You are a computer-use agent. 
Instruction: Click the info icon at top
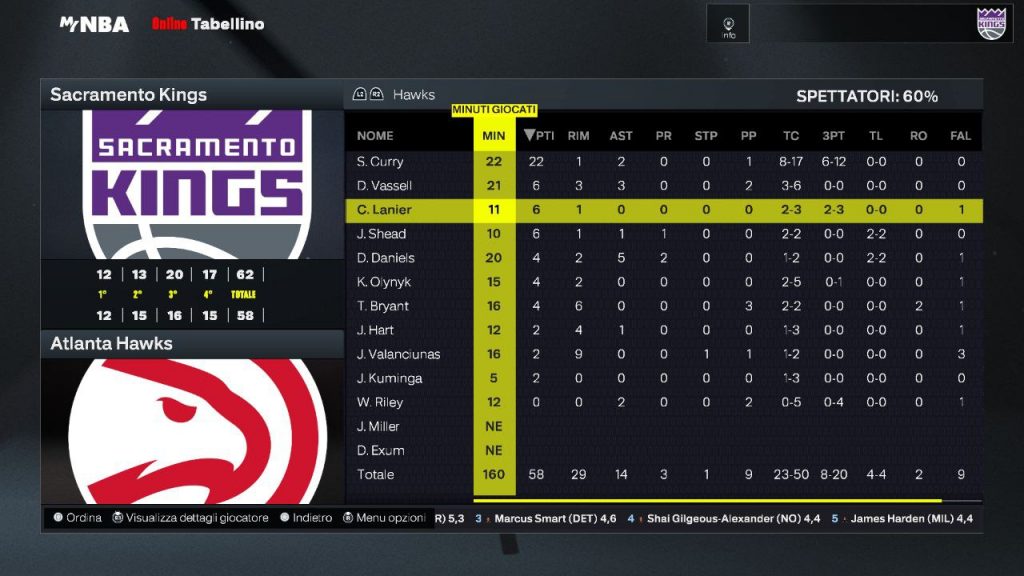729,24
